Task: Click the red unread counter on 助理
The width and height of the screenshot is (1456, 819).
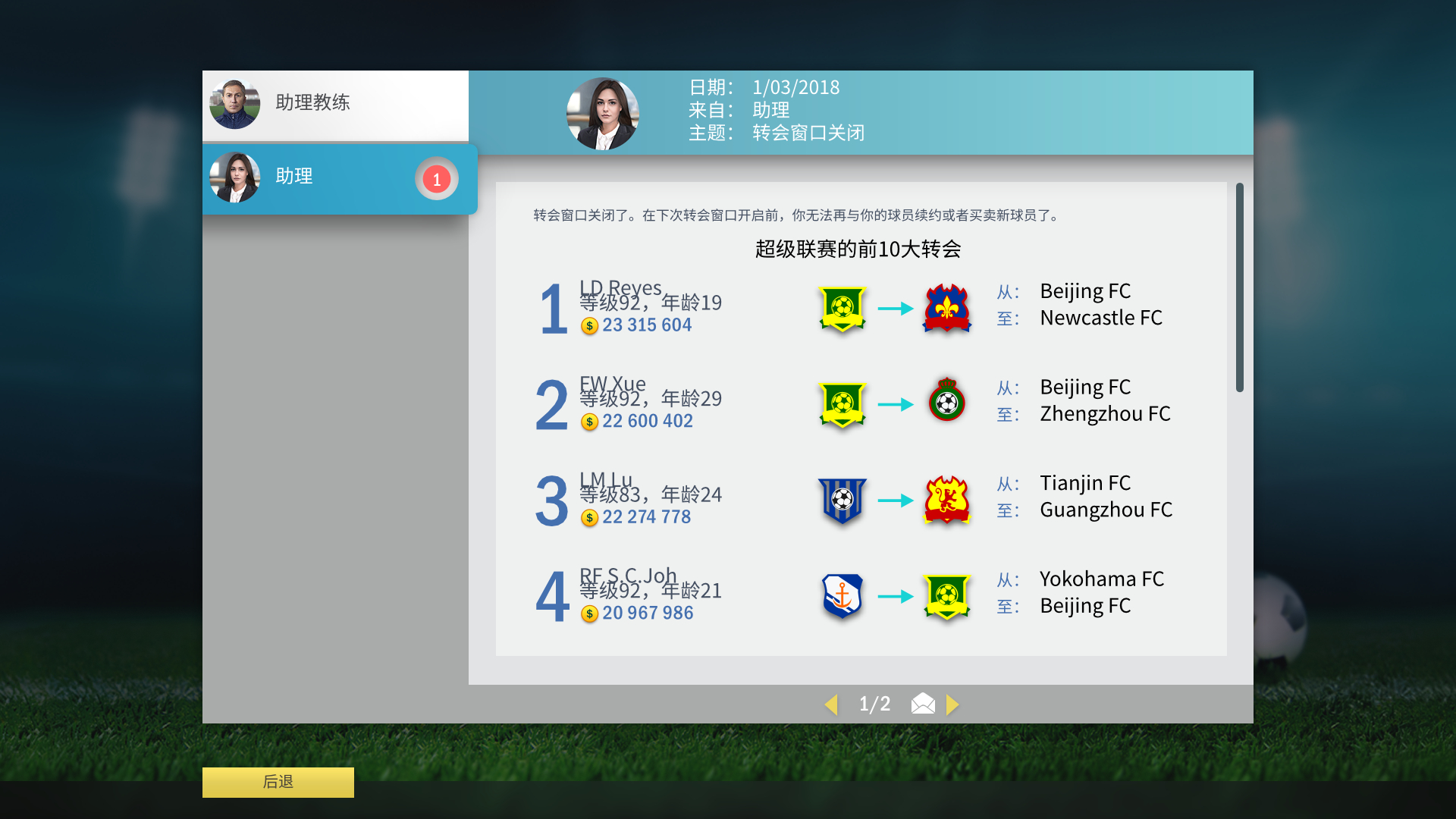Action: [436, 179]
